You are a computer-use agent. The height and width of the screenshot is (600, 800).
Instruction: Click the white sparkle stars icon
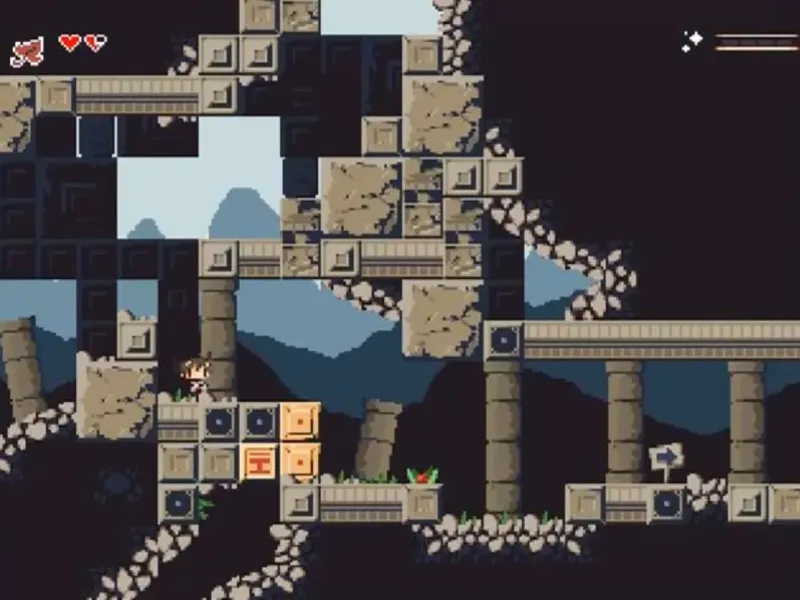[692, 42]
